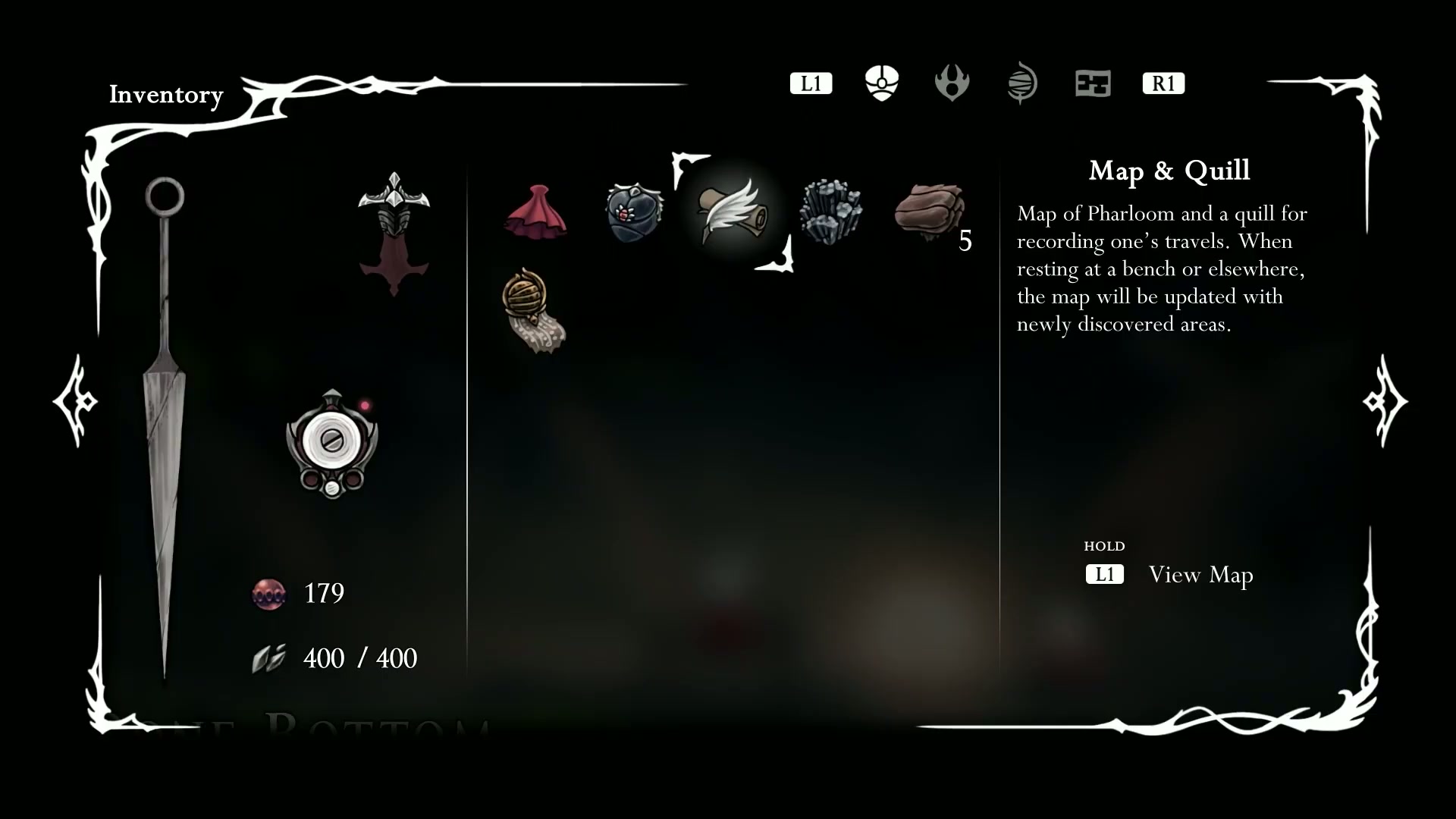
Task: Inspect the needle weapon
Action: click(165, 425)
